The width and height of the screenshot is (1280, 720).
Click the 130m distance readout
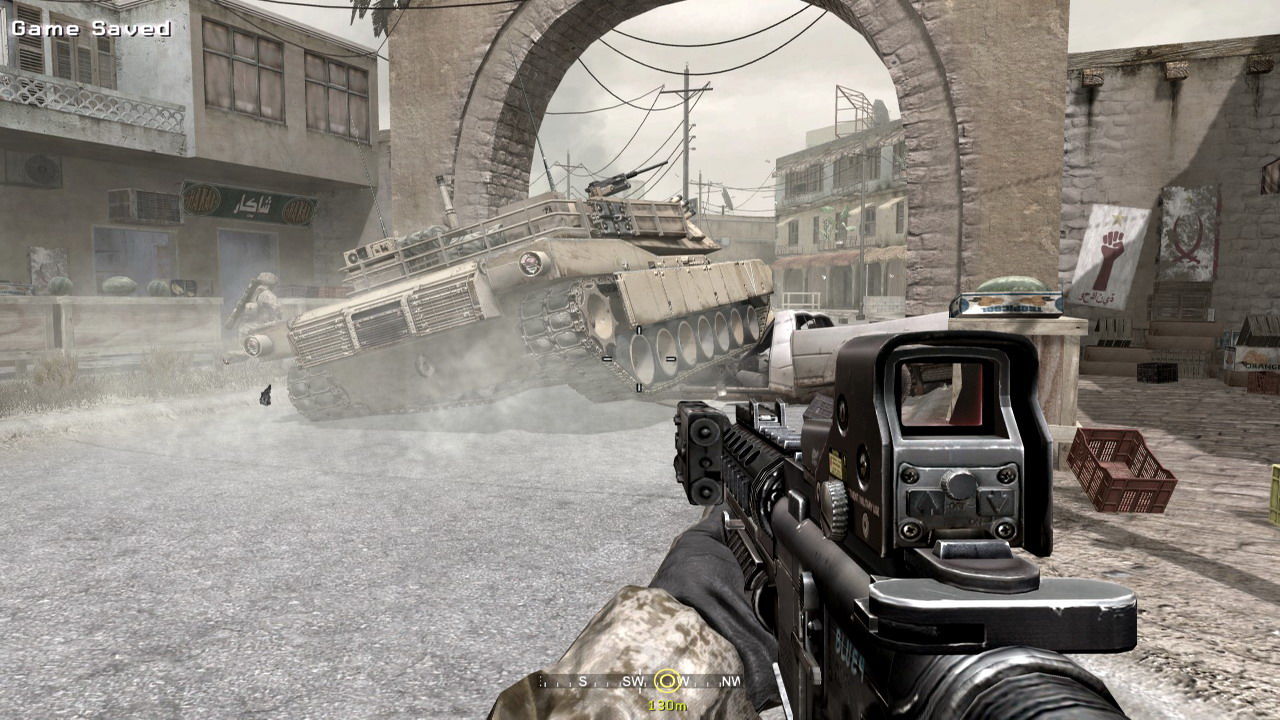(667, 704)
